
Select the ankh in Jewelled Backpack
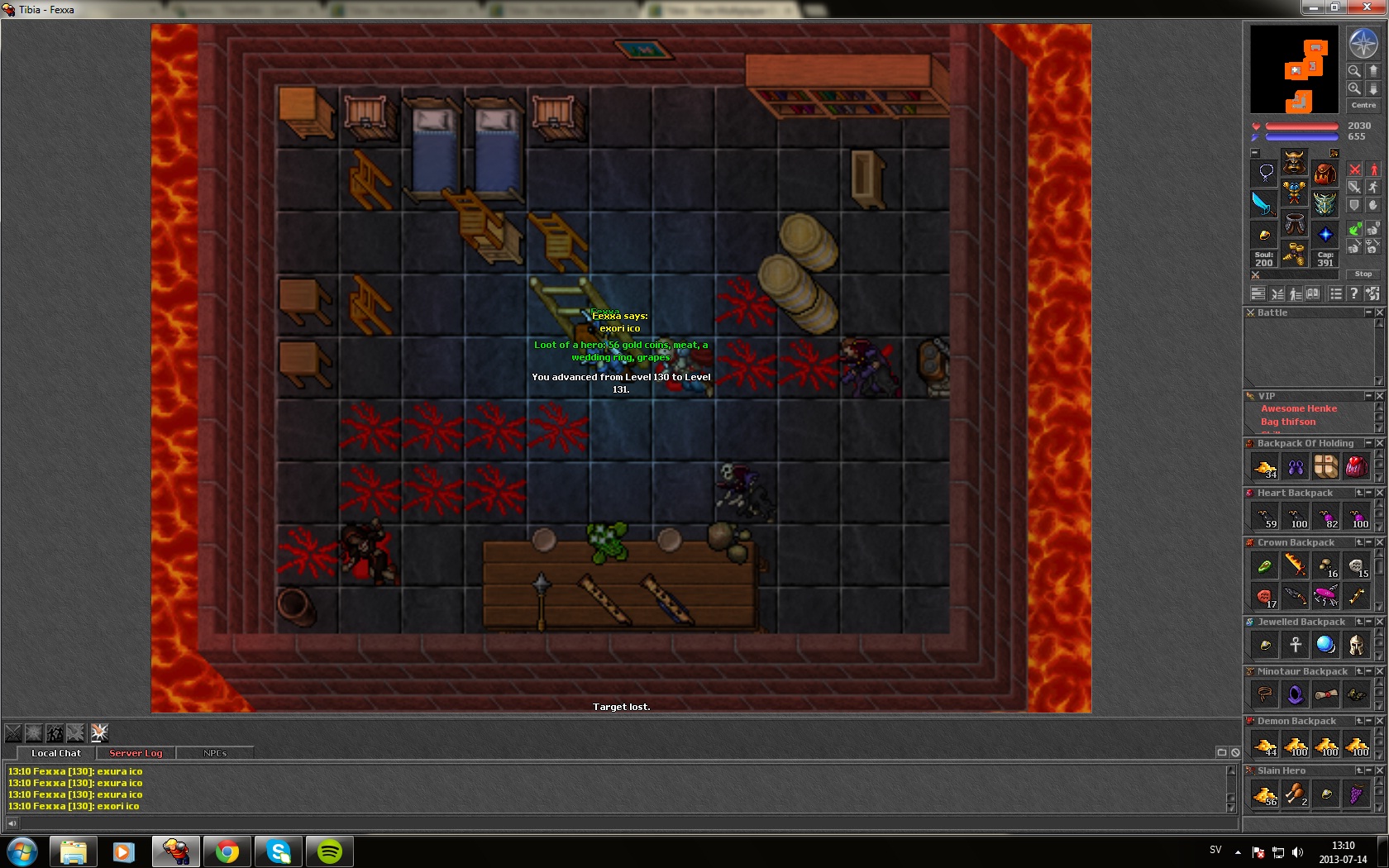tap(1296, 645)
